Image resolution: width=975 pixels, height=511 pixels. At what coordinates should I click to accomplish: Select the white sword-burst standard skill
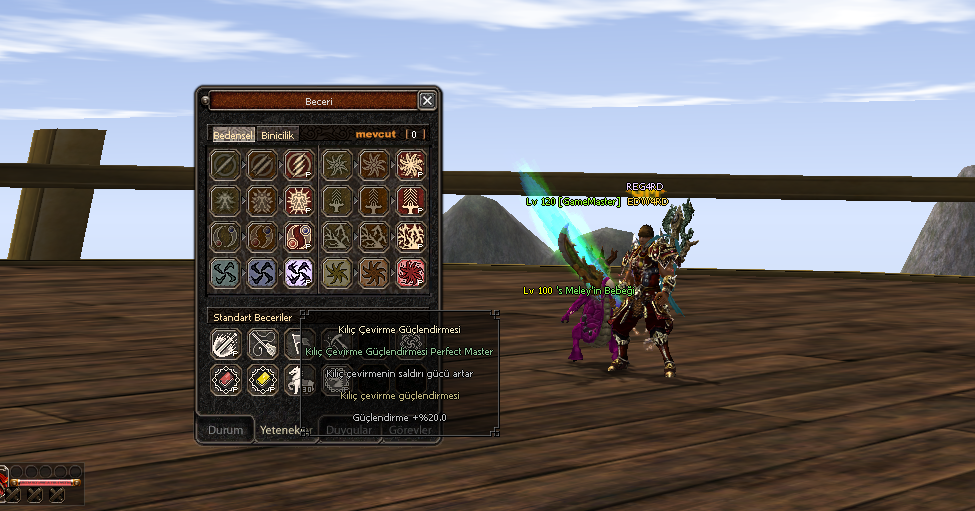(226, 344)
